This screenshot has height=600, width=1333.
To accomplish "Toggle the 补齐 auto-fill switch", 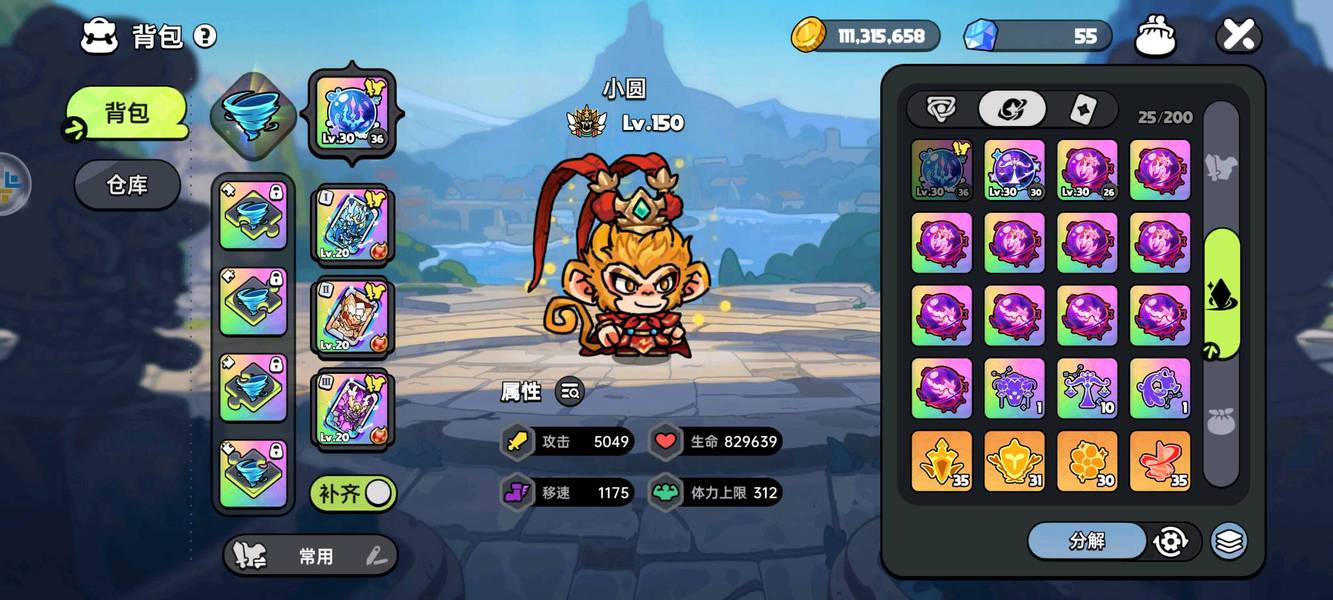I will coord(353,493).
